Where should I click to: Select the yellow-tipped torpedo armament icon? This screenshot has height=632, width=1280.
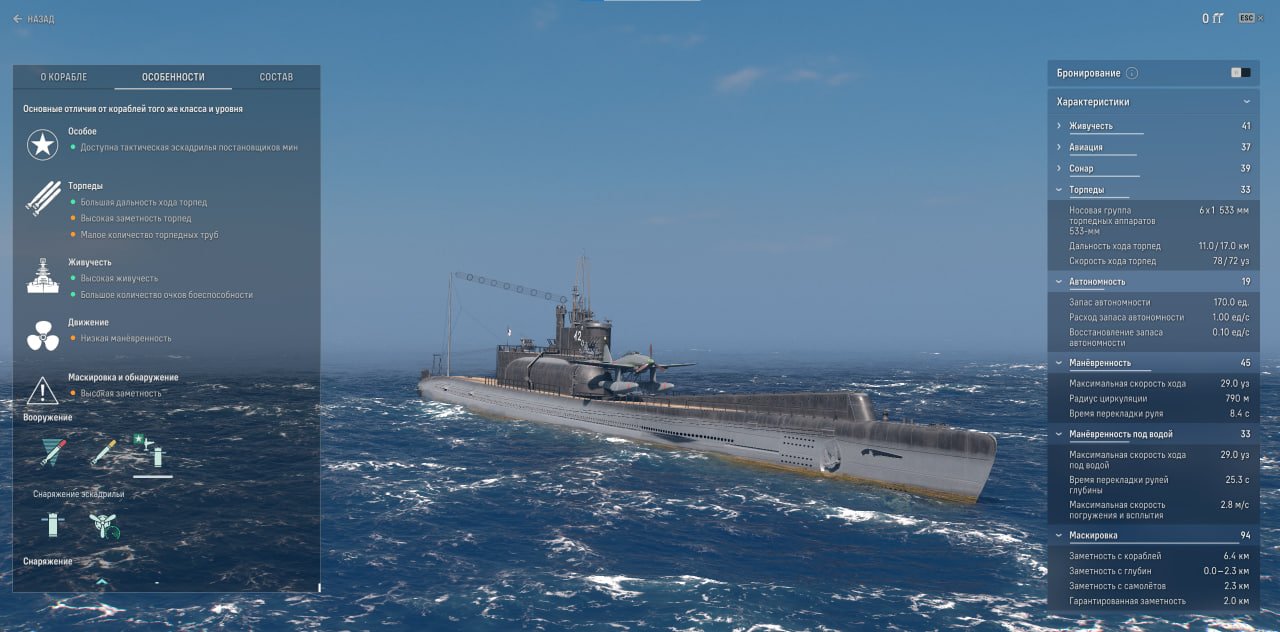pos(103,453)
